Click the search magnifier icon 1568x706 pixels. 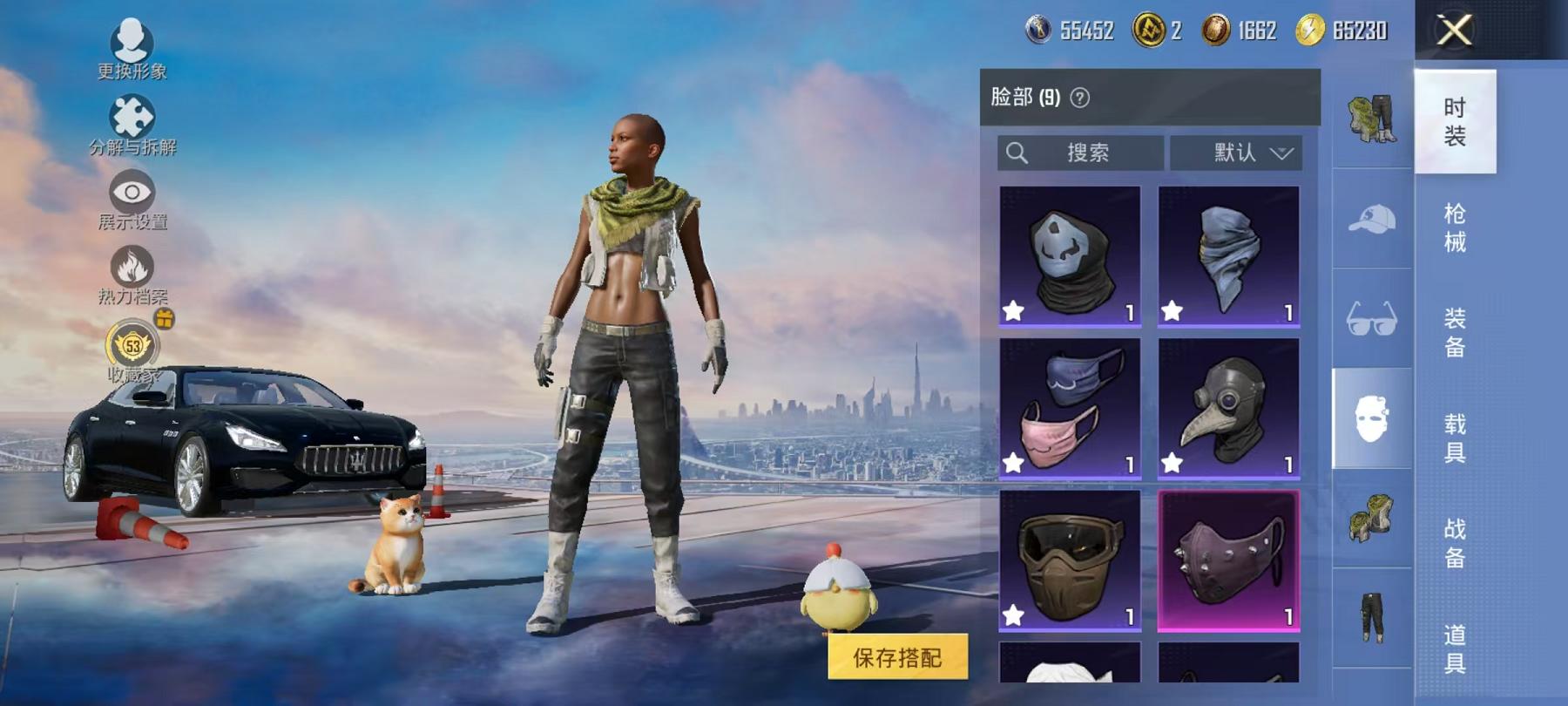pyautogui.click(x=1016, y=153)
